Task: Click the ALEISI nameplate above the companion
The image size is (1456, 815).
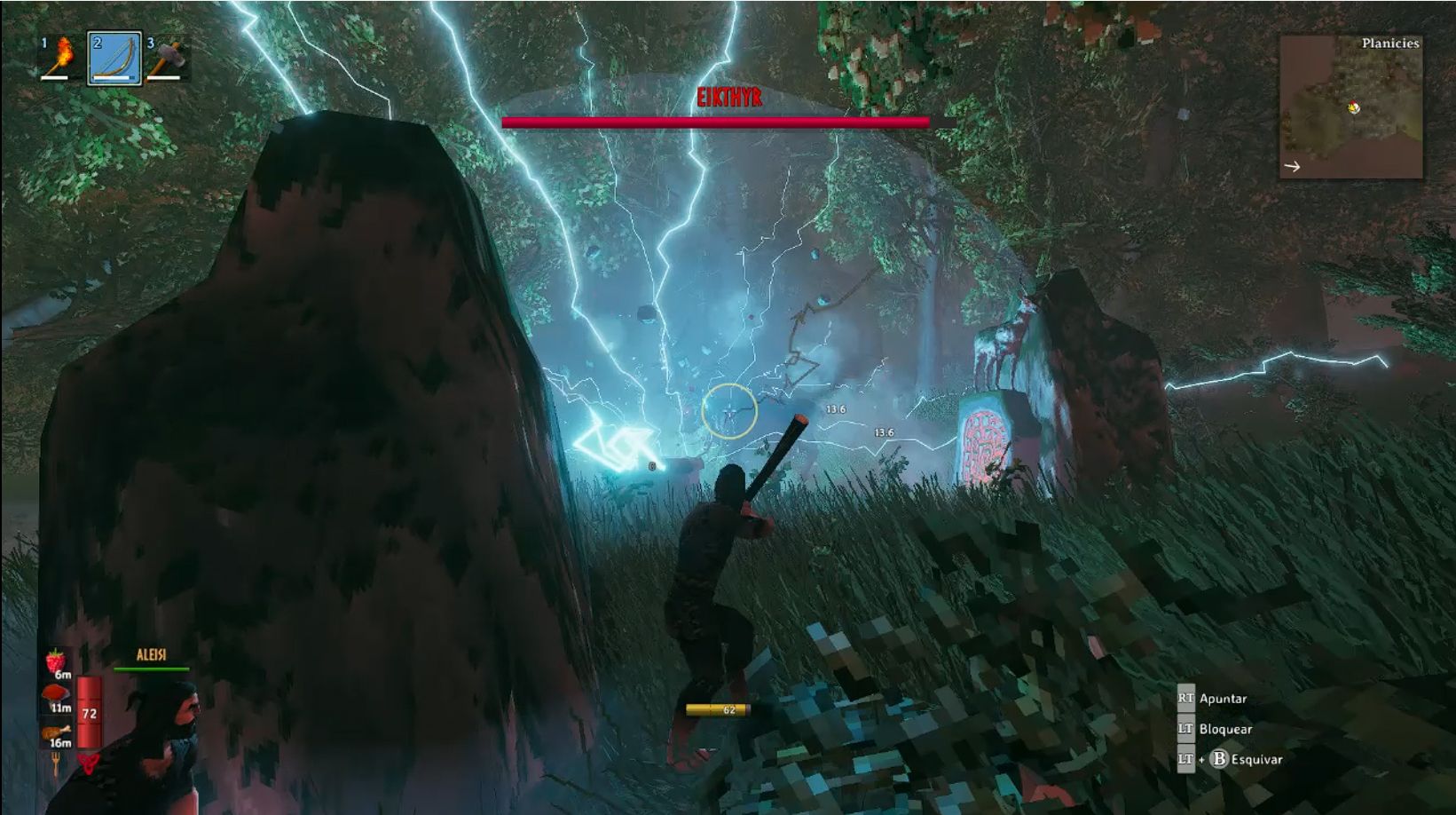Action: click(x=152, y=653)
